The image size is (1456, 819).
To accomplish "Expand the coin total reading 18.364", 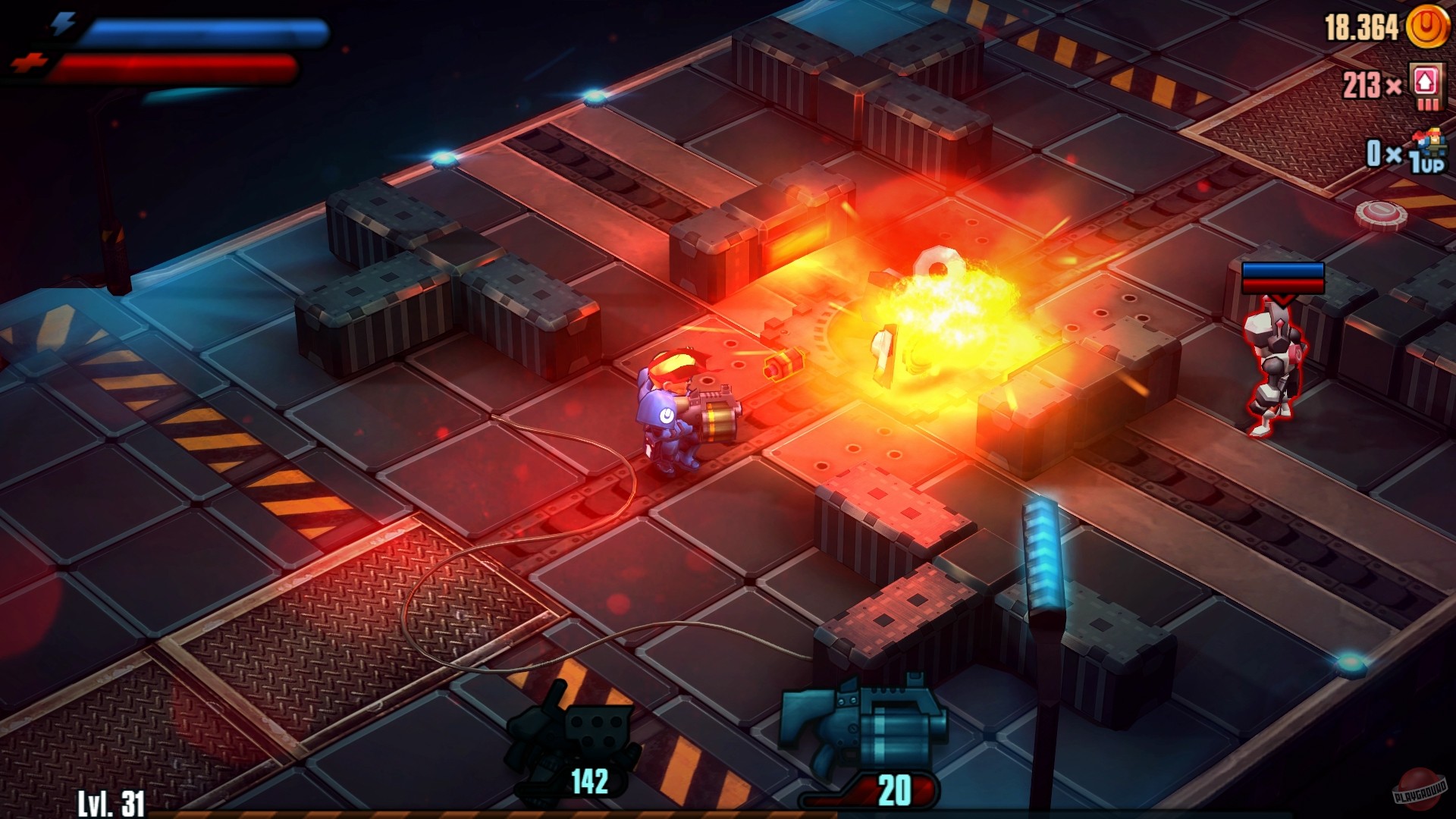I will tap(1361, 29).
